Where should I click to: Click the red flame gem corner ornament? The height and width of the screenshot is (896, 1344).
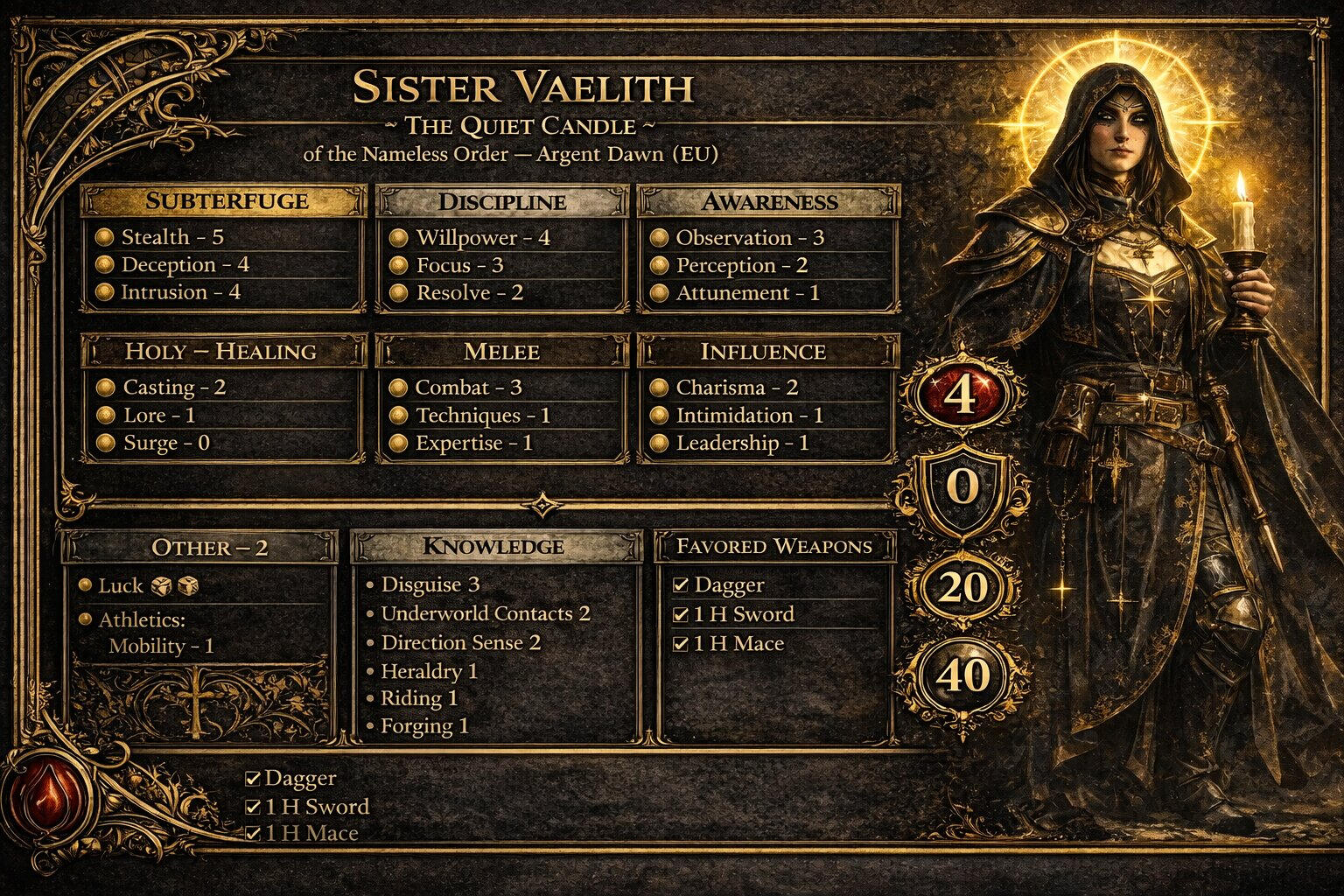click(x=47, y=794)
